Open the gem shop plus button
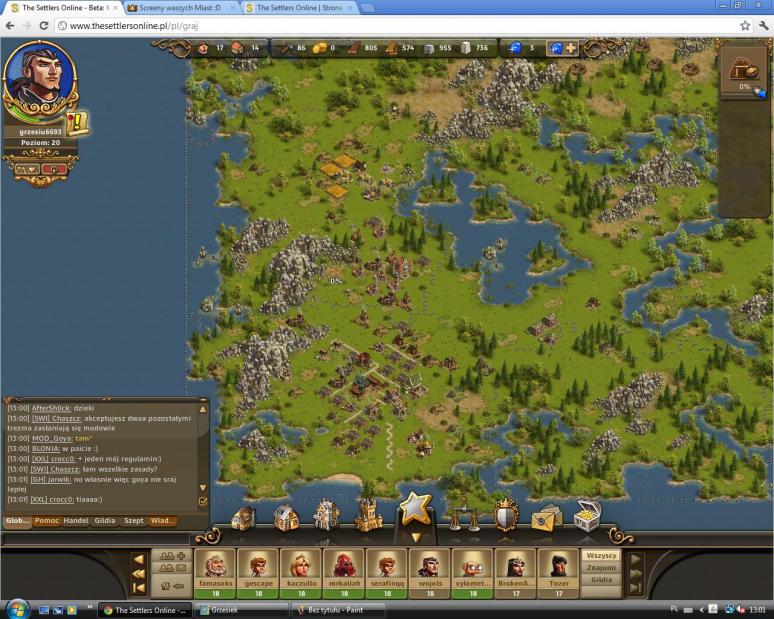Screen dimensions: 774x619 coord(571,48)
